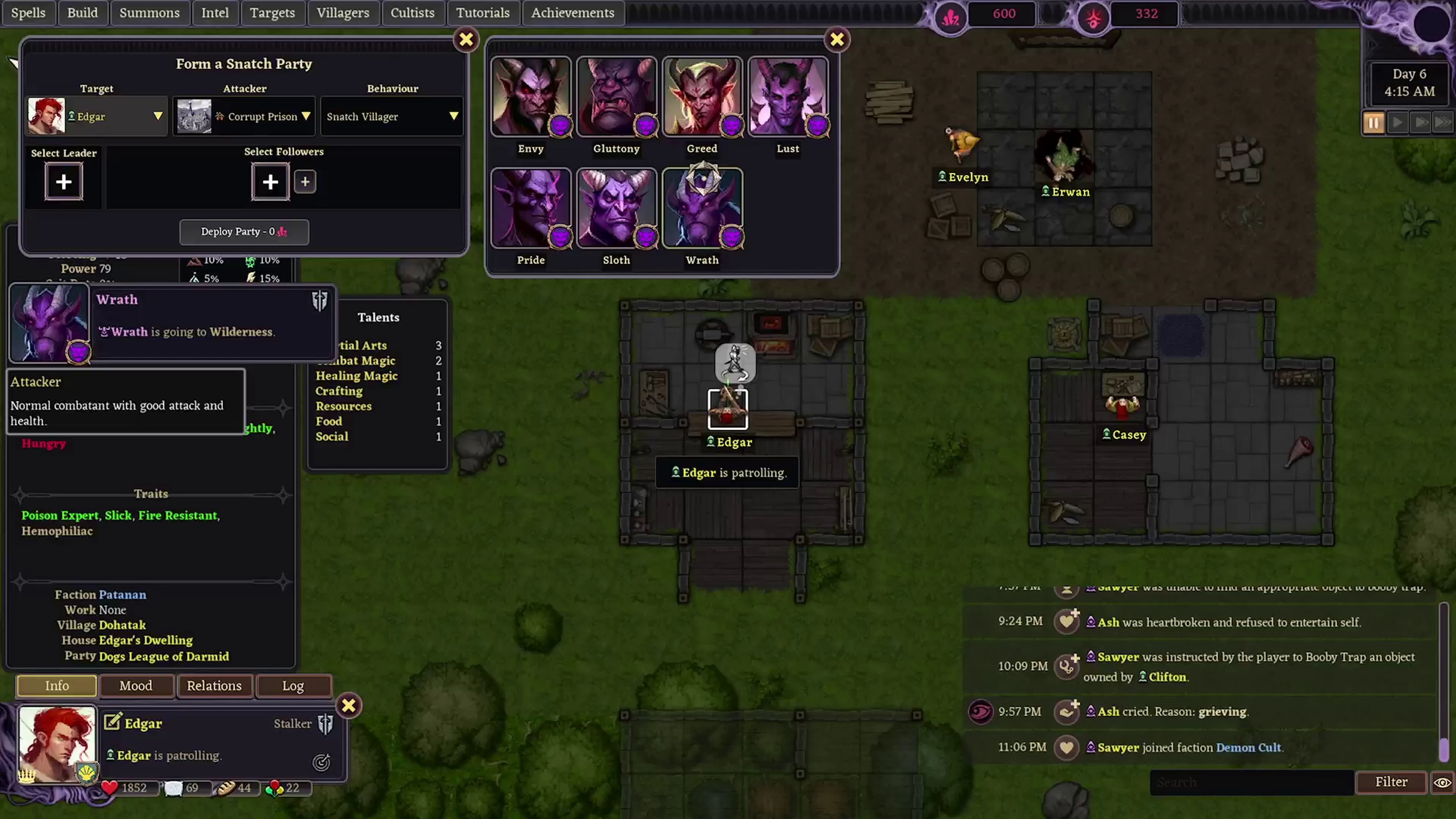Screen dimensions: 1456x819
Task: Select the Envy demon portrait
Action: pos(530,96)
